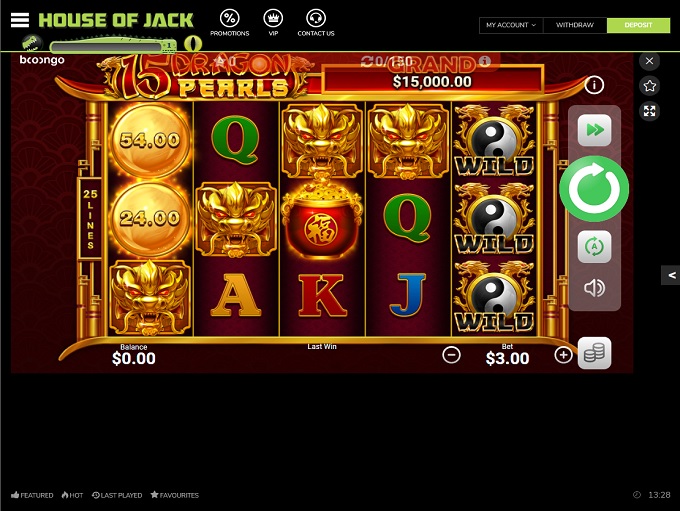Image resolution: width=680 pixels, height=511 pixels.
Task: Switch to the Last Played tab
Action: (x=118, y=495)
